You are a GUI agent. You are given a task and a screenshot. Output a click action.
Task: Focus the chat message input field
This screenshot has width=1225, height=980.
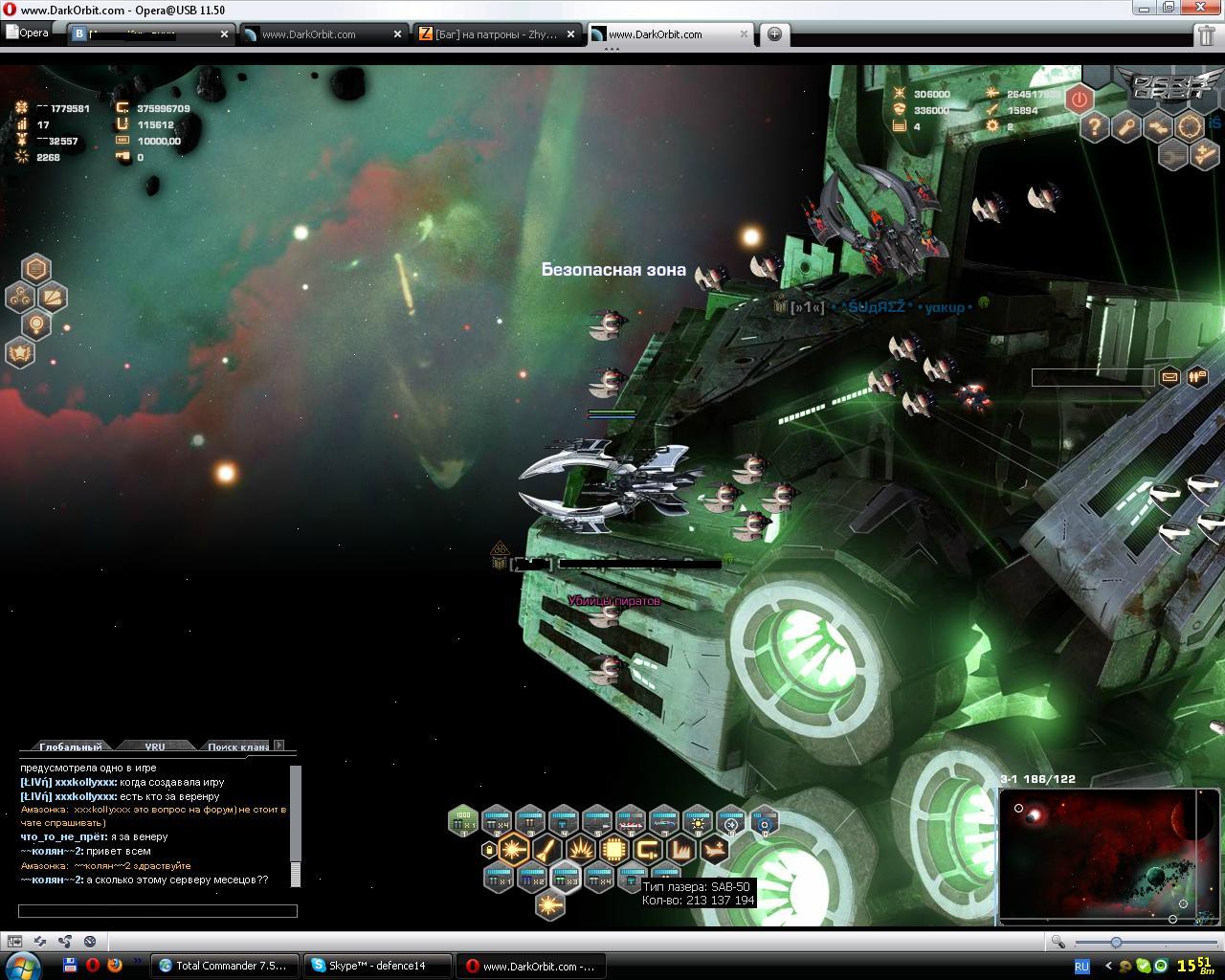(158, 911)
